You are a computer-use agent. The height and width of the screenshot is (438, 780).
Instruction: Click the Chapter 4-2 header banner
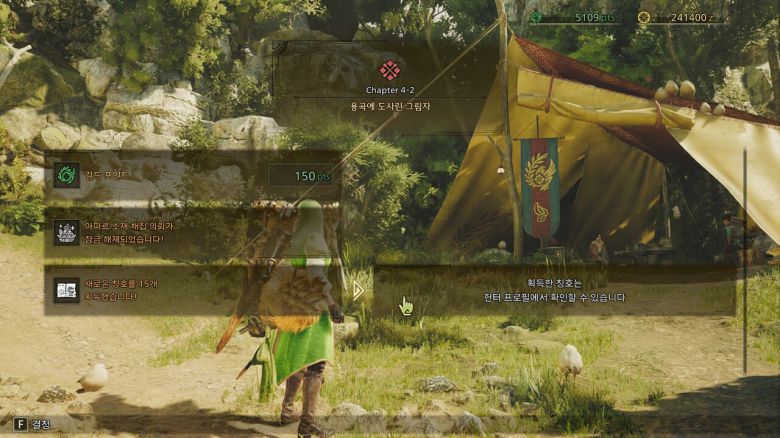(x=390, y=84)
